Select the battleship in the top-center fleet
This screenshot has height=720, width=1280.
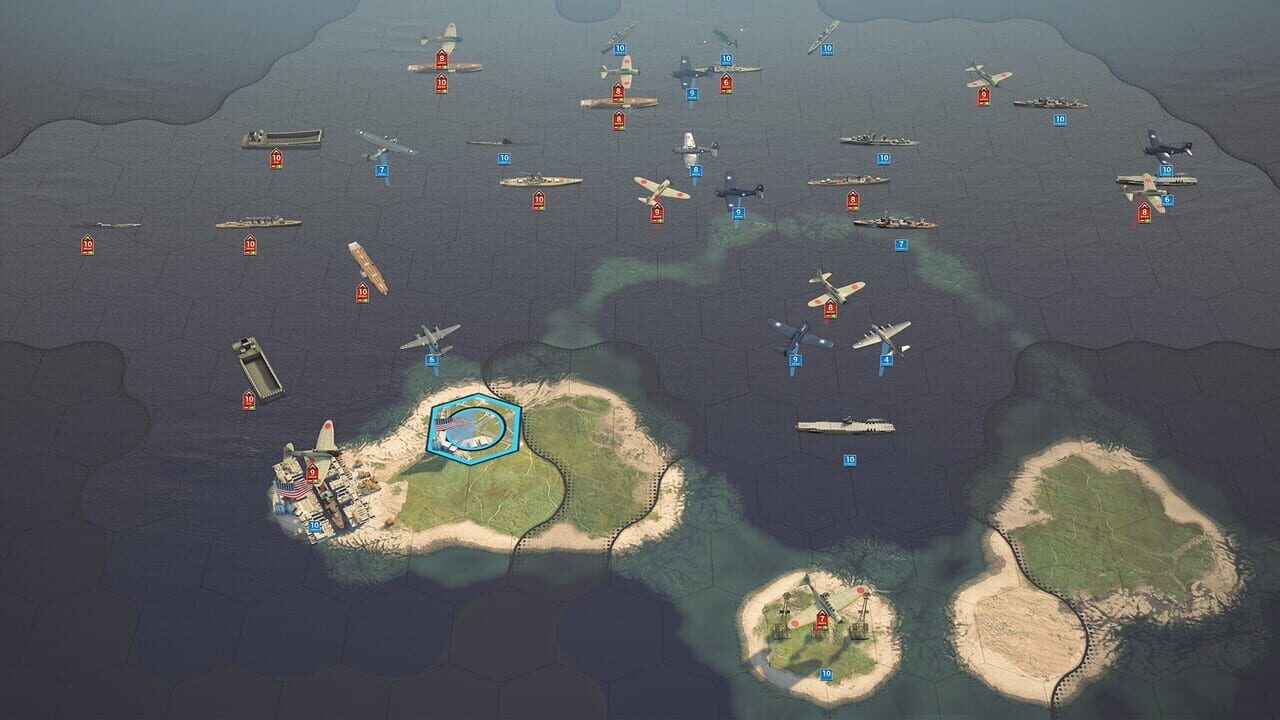(x=875, y=135)
